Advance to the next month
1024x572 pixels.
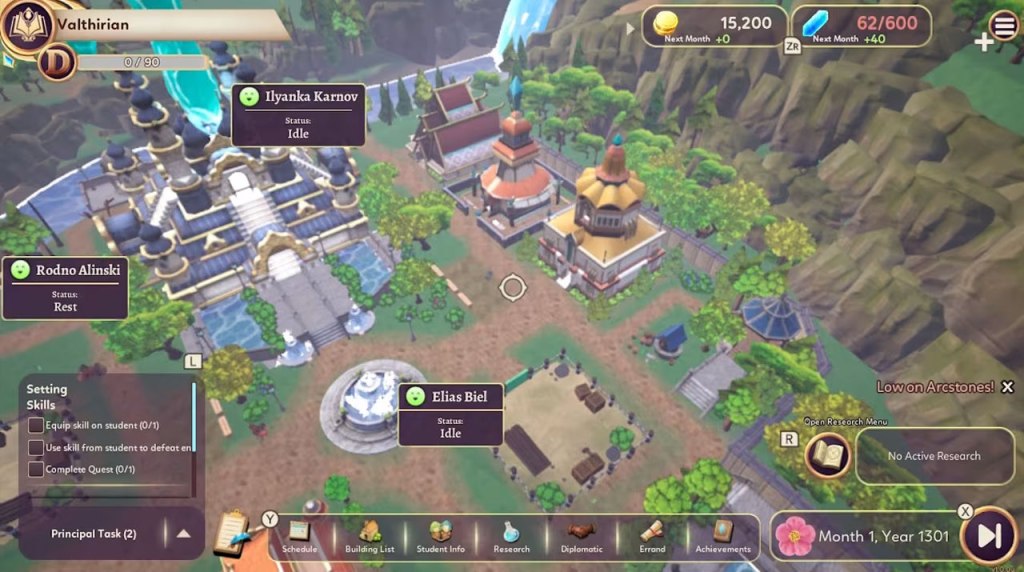tap(989, 536)
